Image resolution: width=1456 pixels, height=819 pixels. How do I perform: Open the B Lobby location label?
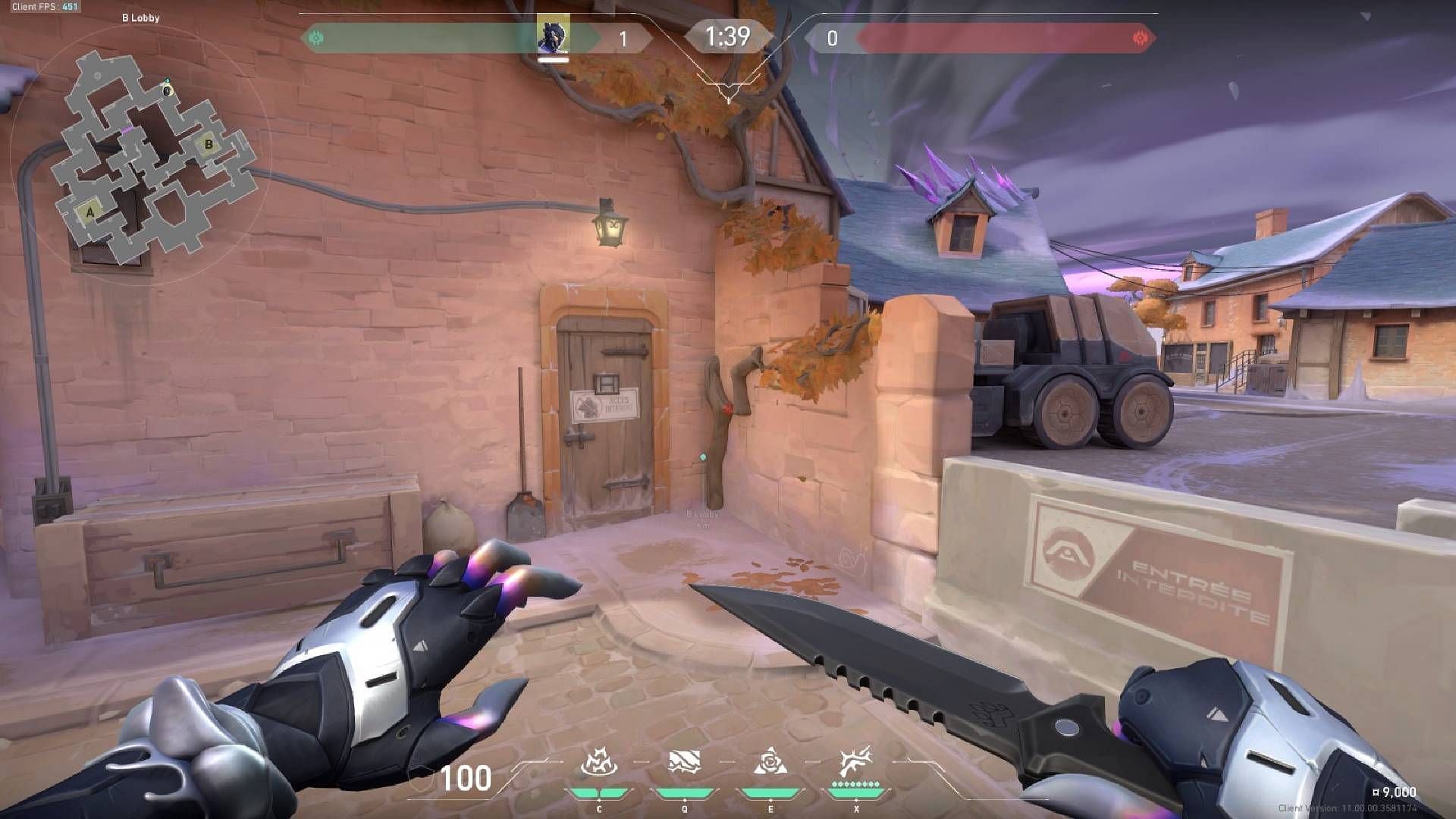(x=140, y=17)
